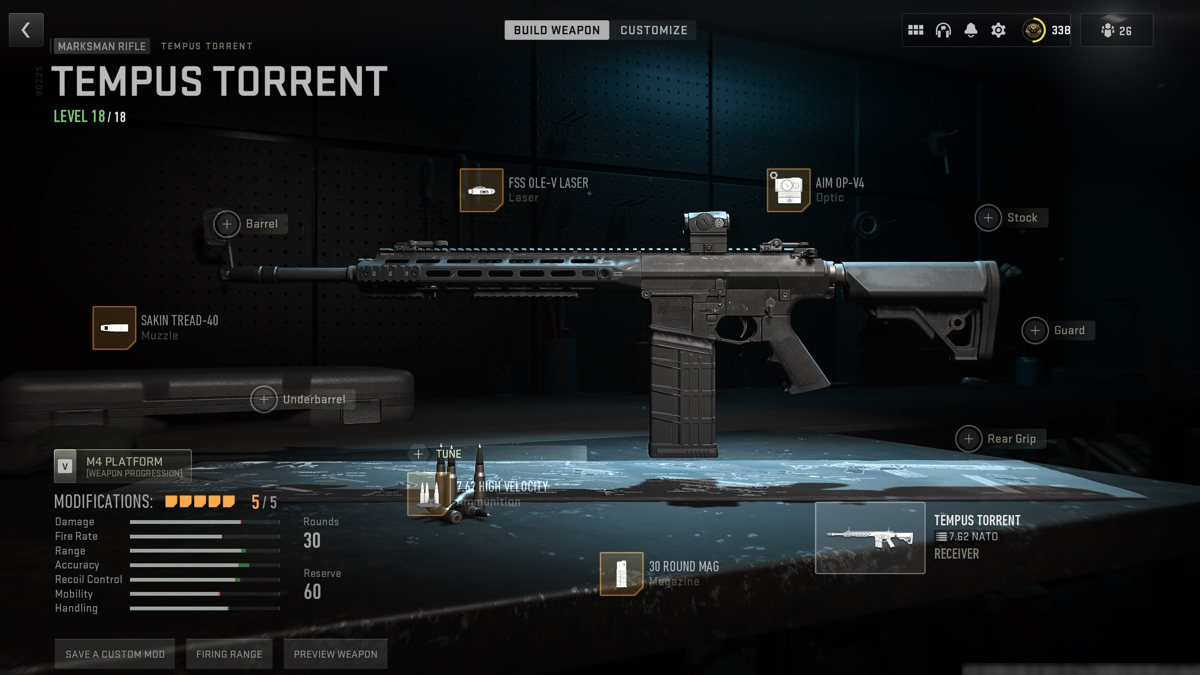Select the Build Weapon tab

pyautogui.click(x=557, y=30)
